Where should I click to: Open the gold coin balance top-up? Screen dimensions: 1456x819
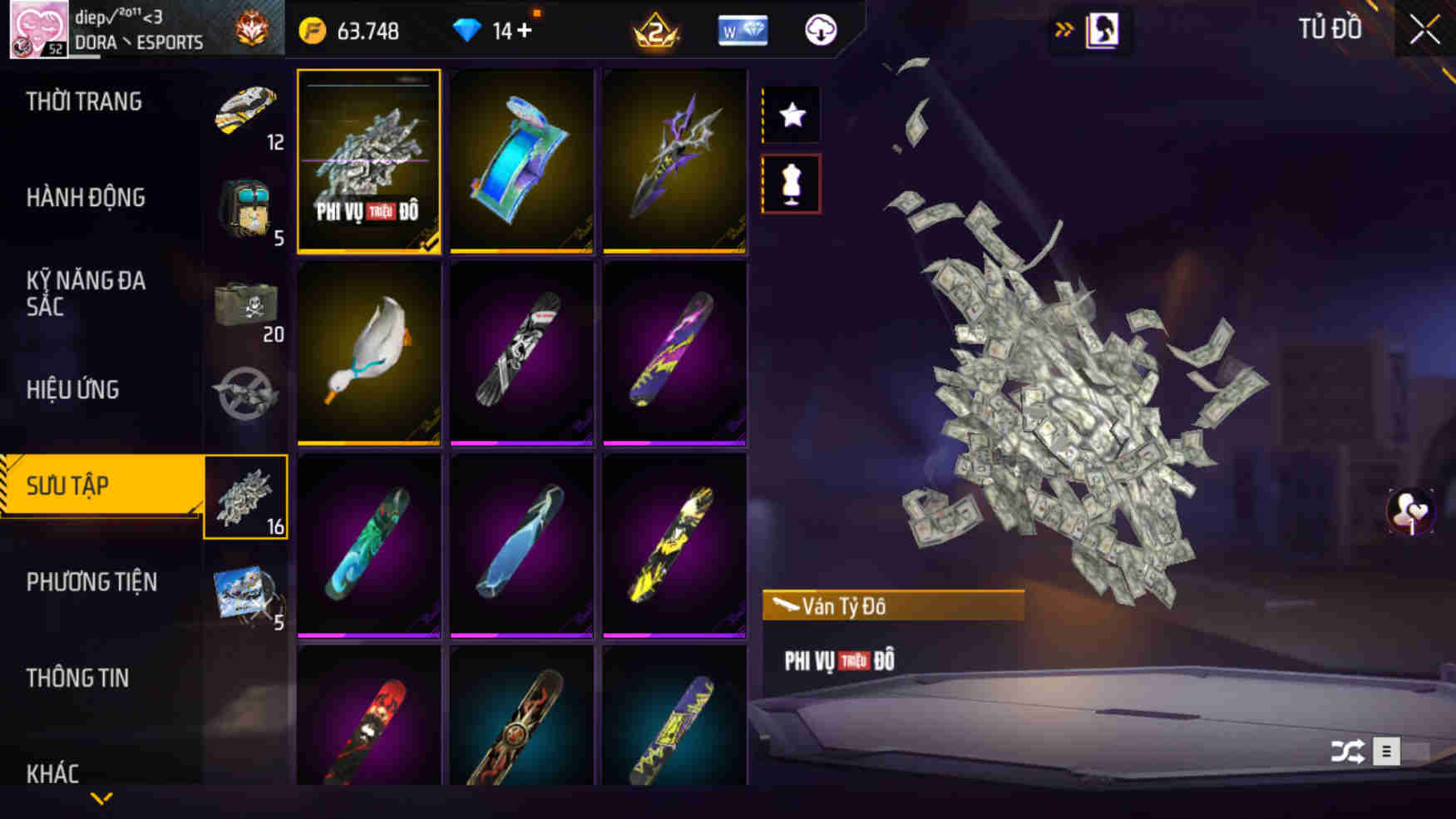coord(349,31)
